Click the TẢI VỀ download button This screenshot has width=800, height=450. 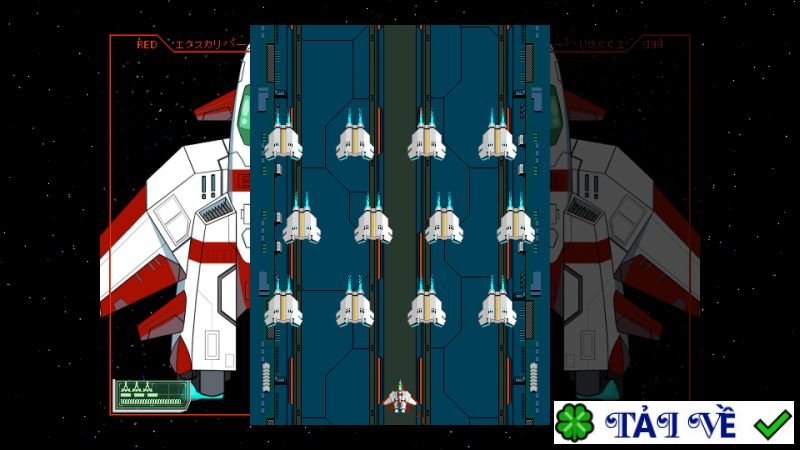coord(673,423)
